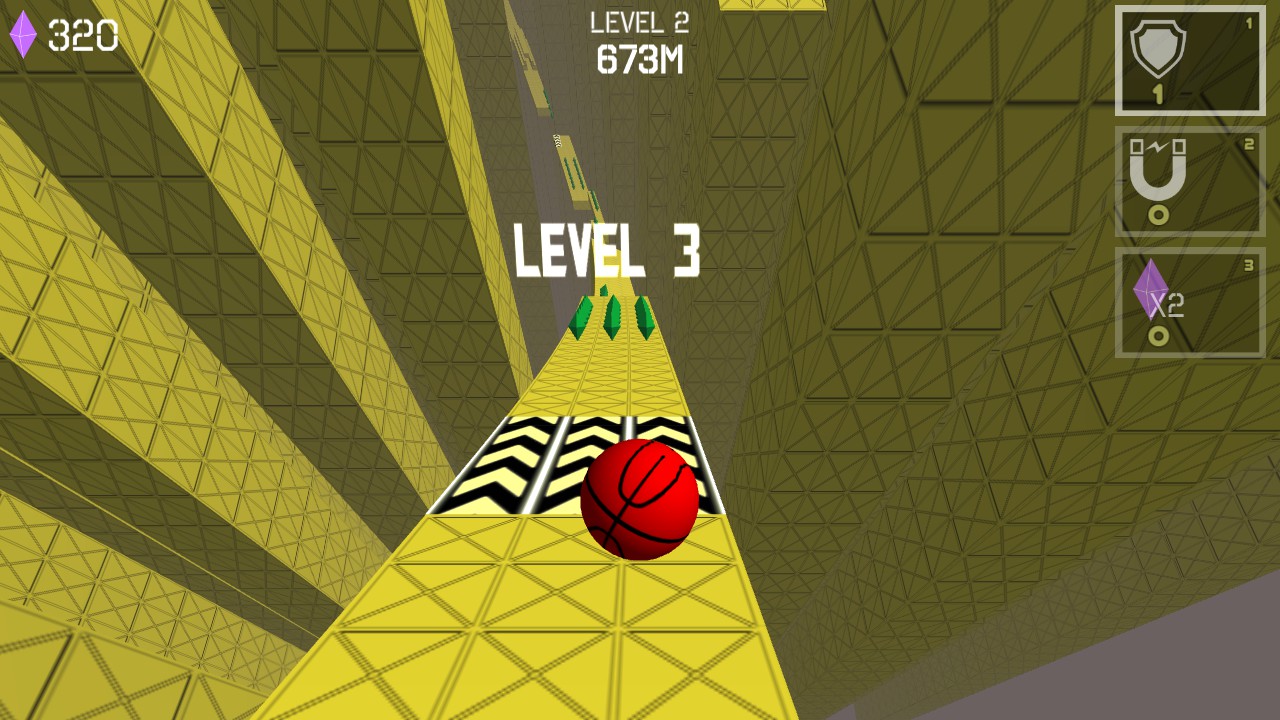The image size is (1280, 720).
Task: Click the magnet count showing 0
Action: pyautogui.click(x=1157, y=216)
